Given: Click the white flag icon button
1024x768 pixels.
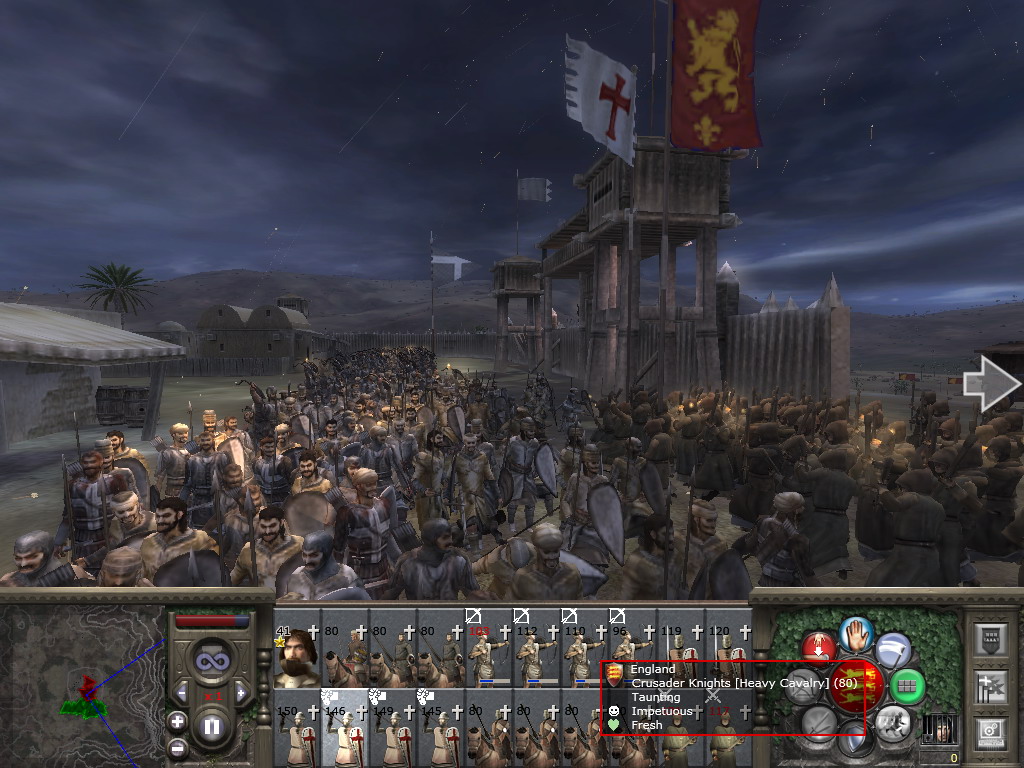Looking at the screenshot, I should click(x=893, y=650).
